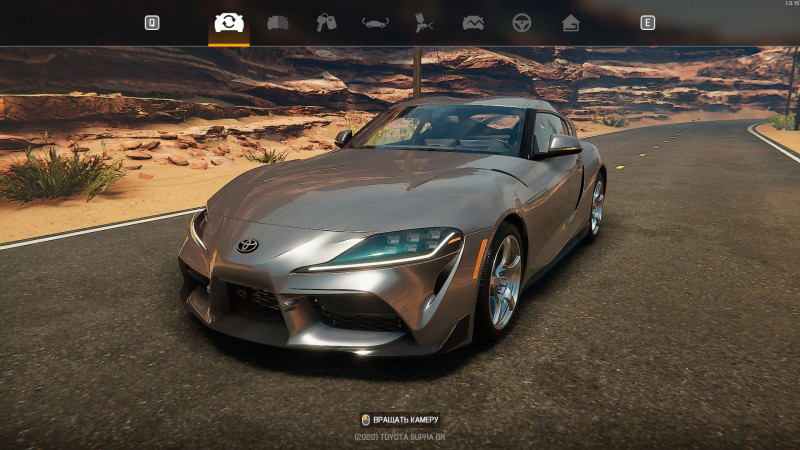Open the checkered car body tab
This screenshot has width=800, height=450.
pyautogui.click(x=278, y=22)
